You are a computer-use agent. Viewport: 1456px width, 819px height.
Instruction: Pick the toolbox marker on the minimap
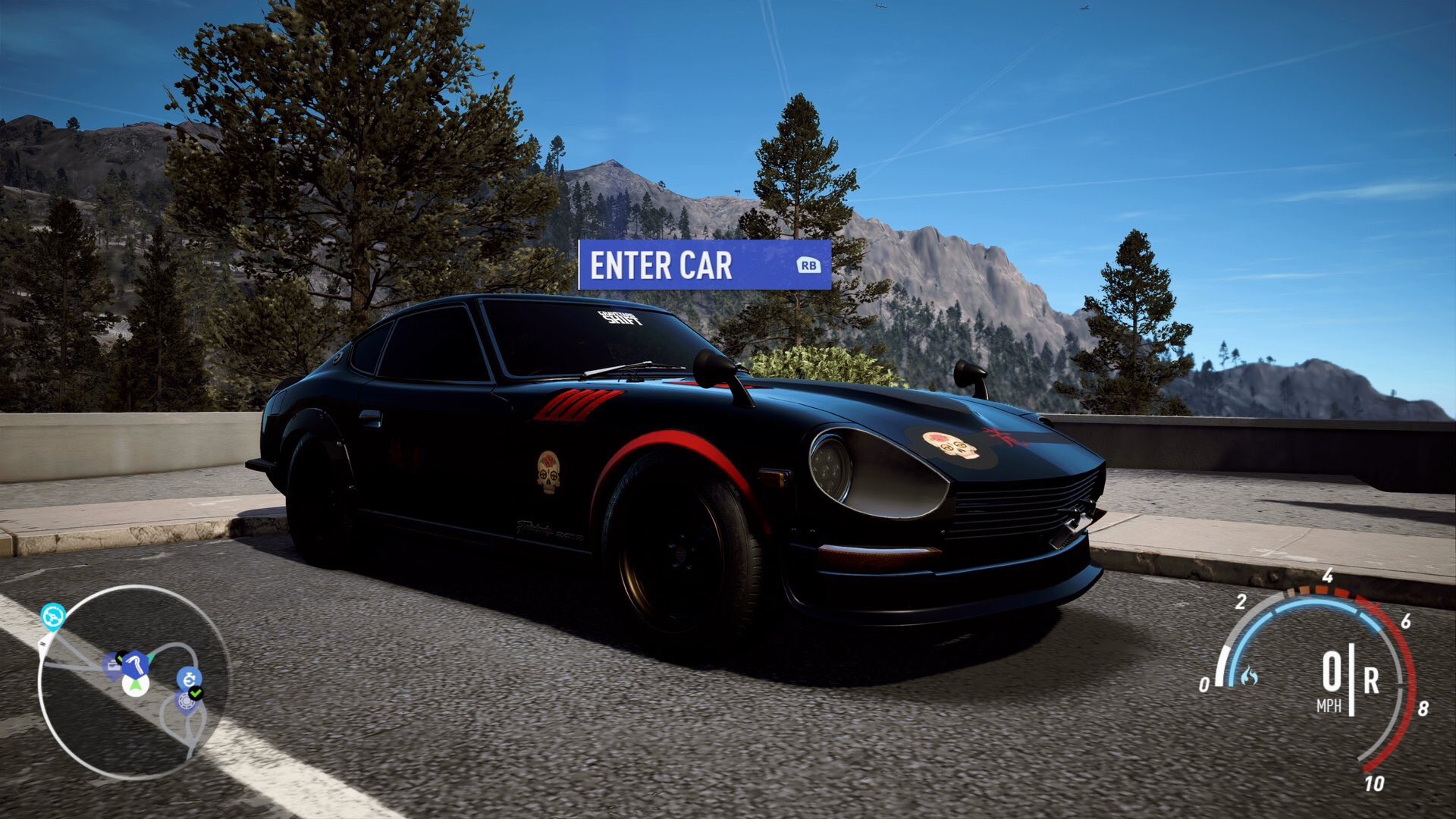coord(112,665)
